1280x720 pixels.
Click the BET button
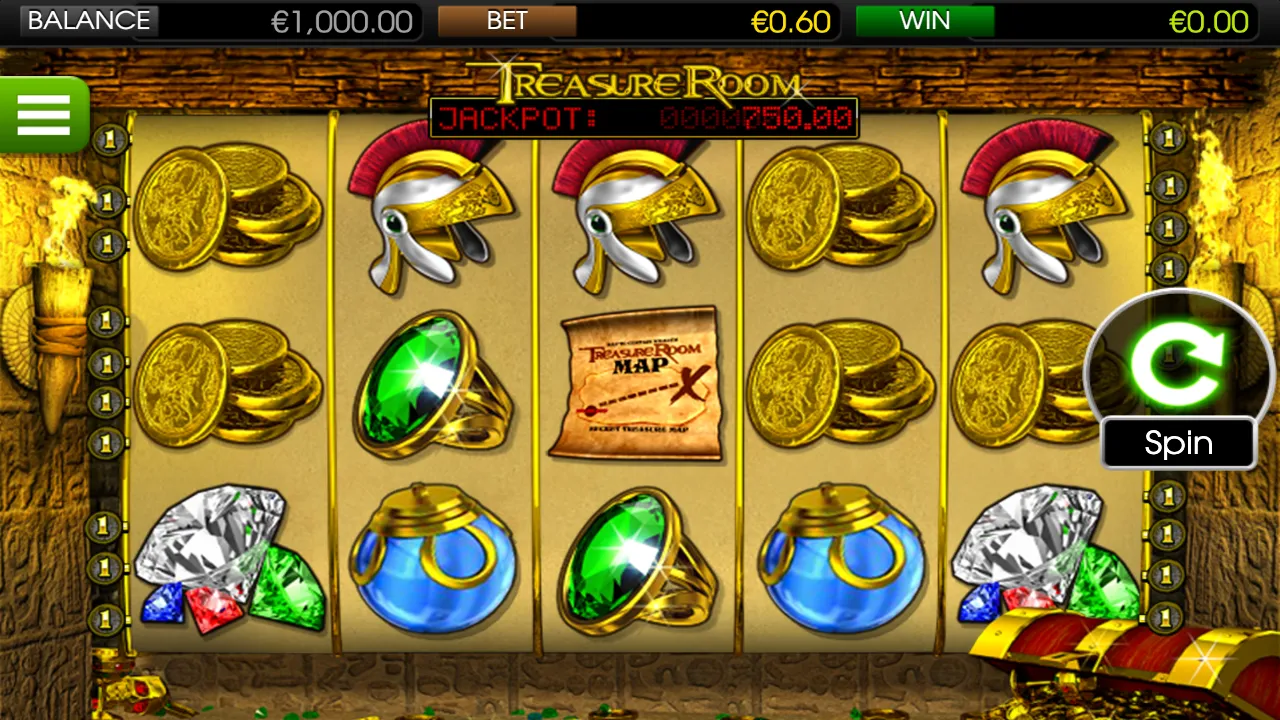pyautogui.click(x=505, y=21)
